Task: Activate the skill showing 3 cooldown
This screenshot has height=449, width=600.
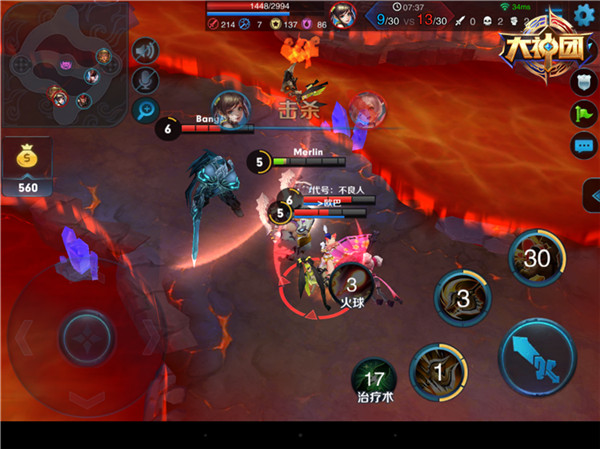Action: pyautogui.click(x=462, y=299)
